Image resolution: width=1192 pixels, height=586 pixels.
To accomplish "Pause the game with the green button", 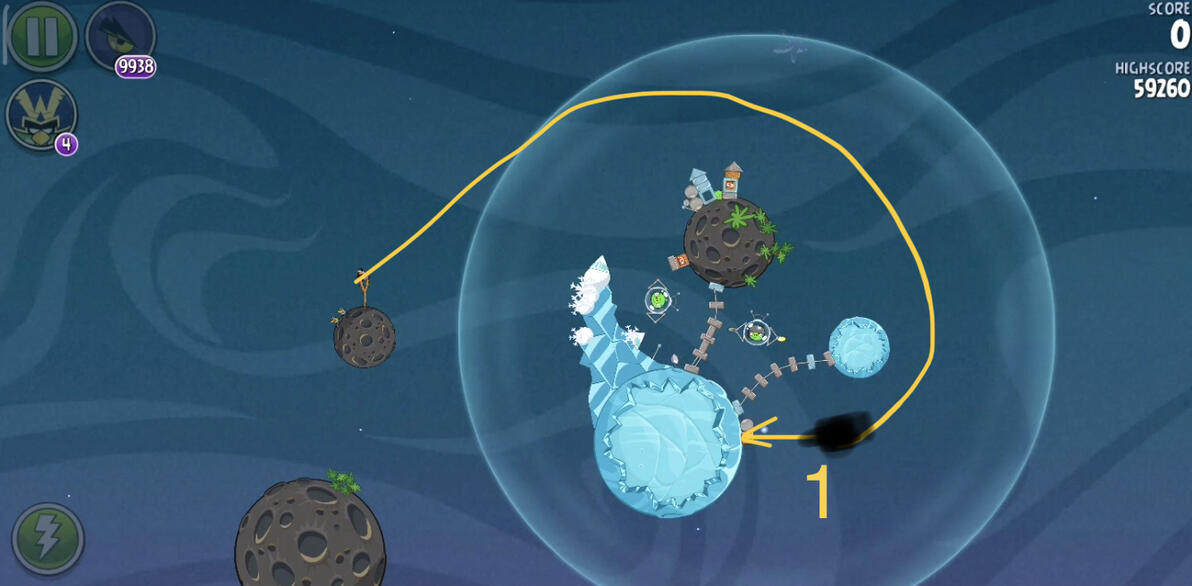I will point(42,35).
